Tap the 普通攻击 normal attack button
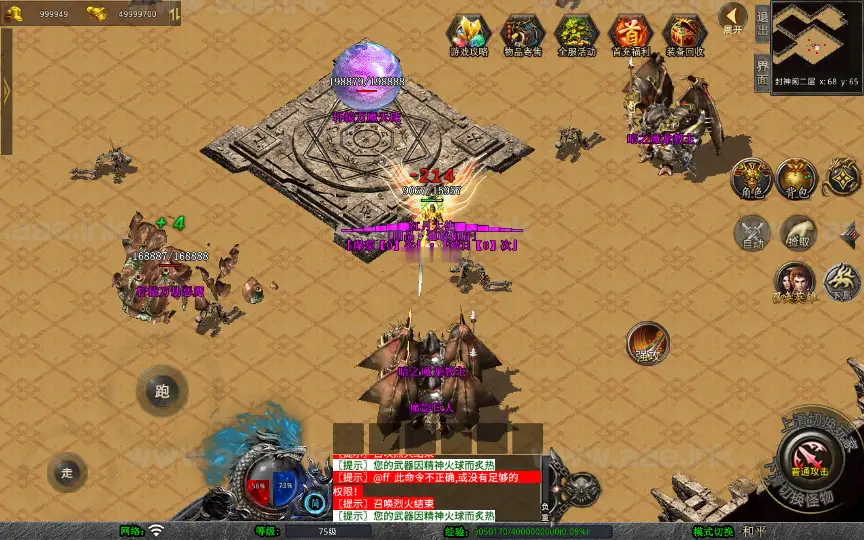The image size is (864, 540). click(x=808, y=456)
